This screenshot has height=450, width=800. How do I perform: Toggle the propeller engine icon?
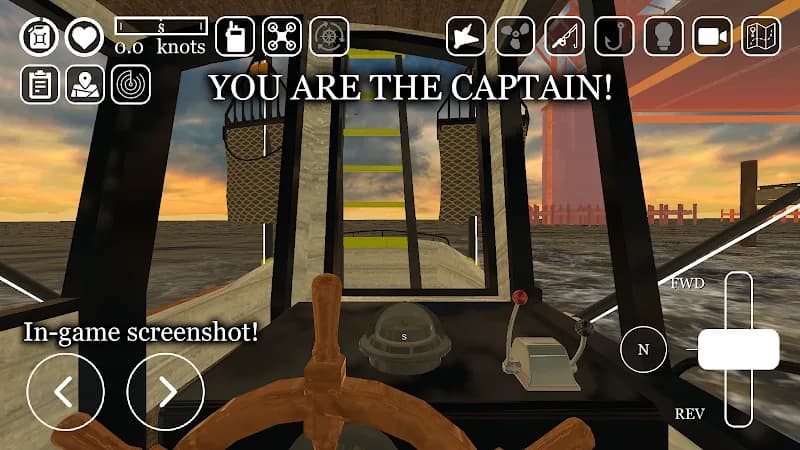[x=515, y=37]
